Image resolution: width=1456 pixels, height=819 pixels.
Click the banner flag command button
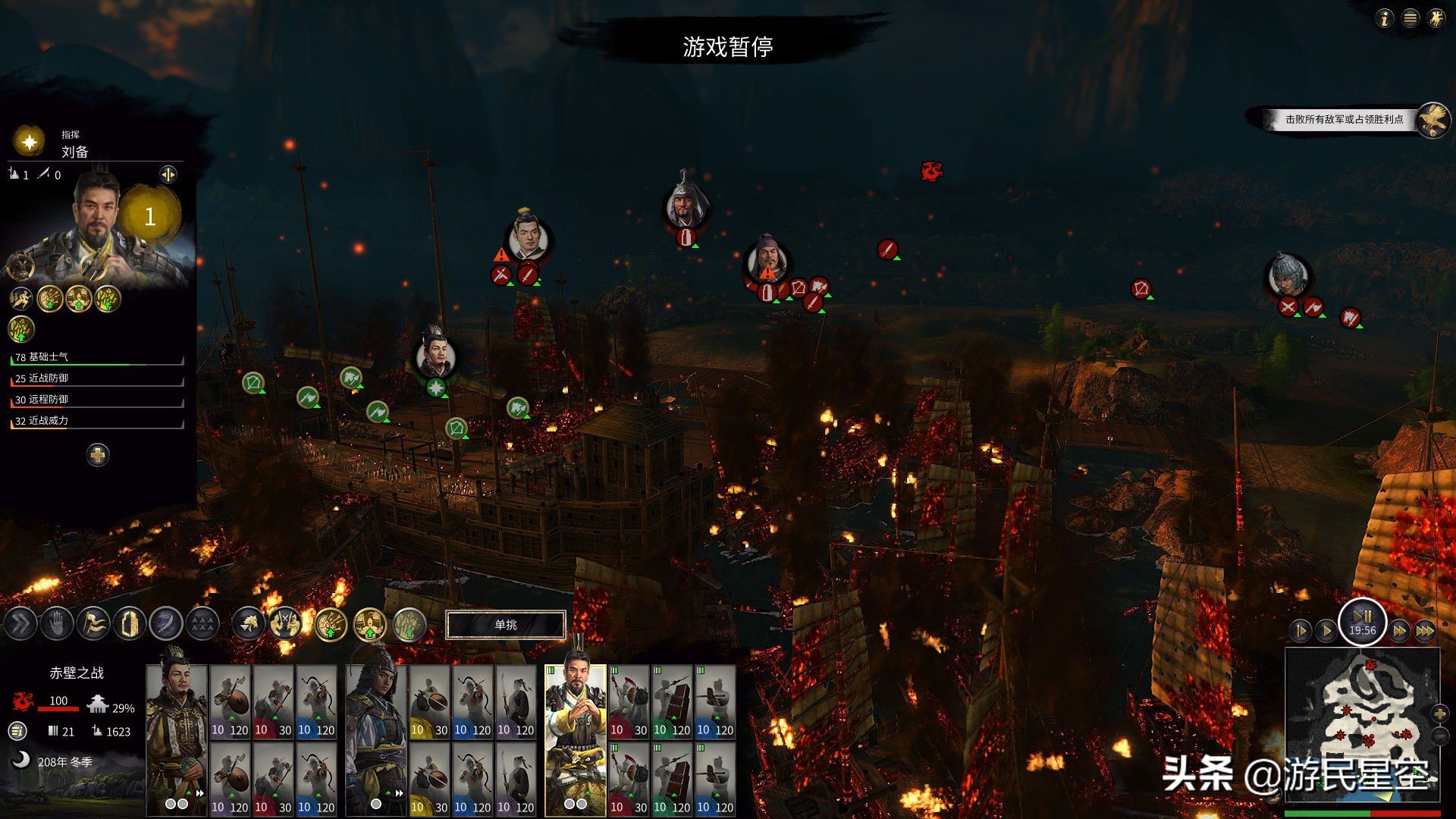point(93,624)
